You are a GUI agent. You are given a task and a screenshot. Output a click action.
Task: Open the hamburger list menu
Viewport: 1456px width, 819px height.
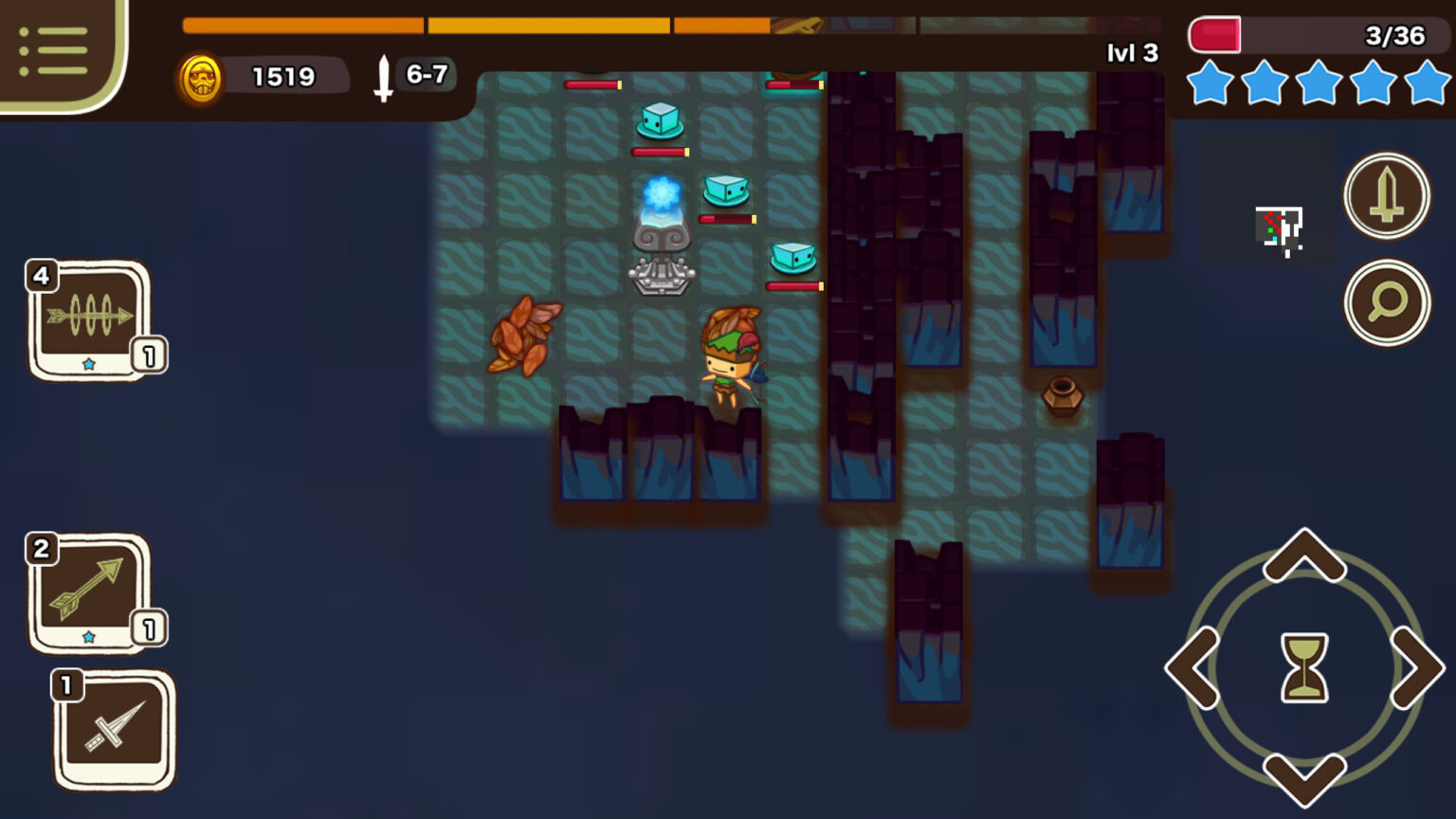click(53, 51)
